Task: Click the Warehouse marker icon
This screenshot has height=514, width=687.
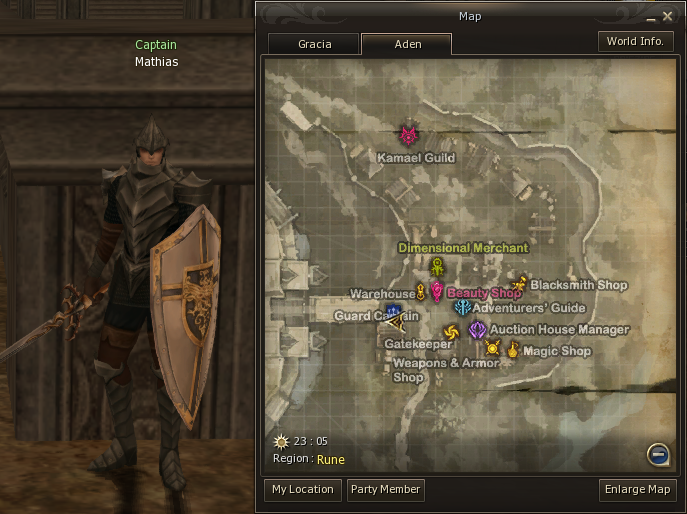Action: click(x=422, y=292)
